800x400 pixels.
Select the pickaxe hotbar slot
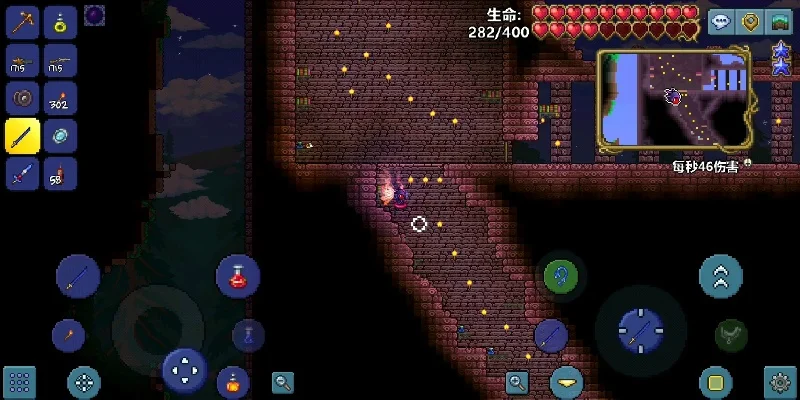pyautogui.click(x=22, y=23)
